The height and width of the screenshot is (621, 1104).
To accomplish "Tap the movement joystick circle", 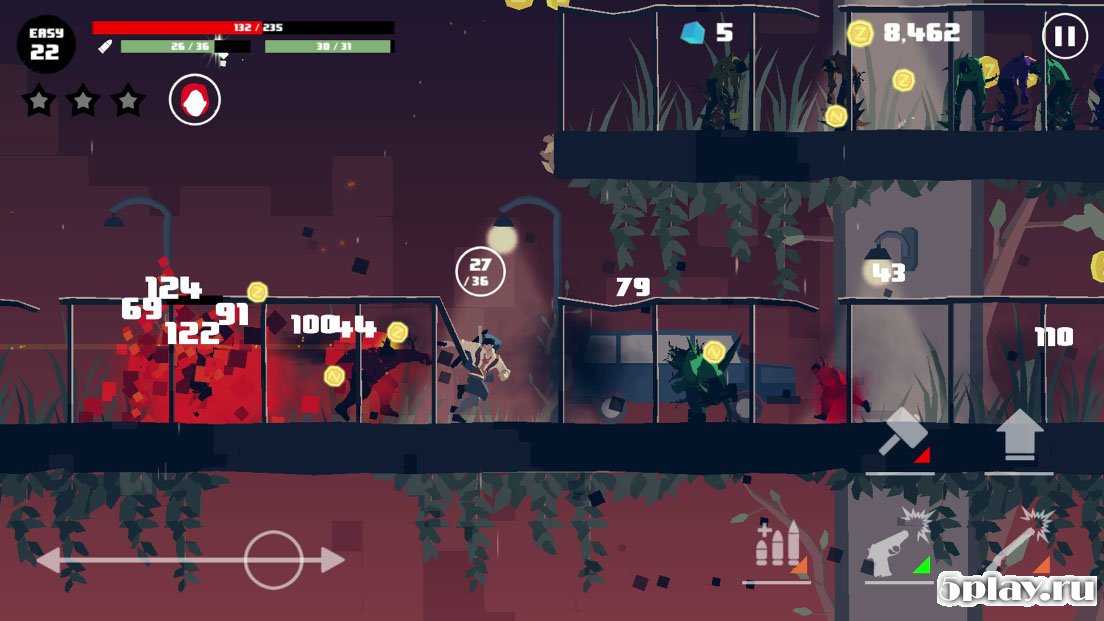I will pos(273,560).
